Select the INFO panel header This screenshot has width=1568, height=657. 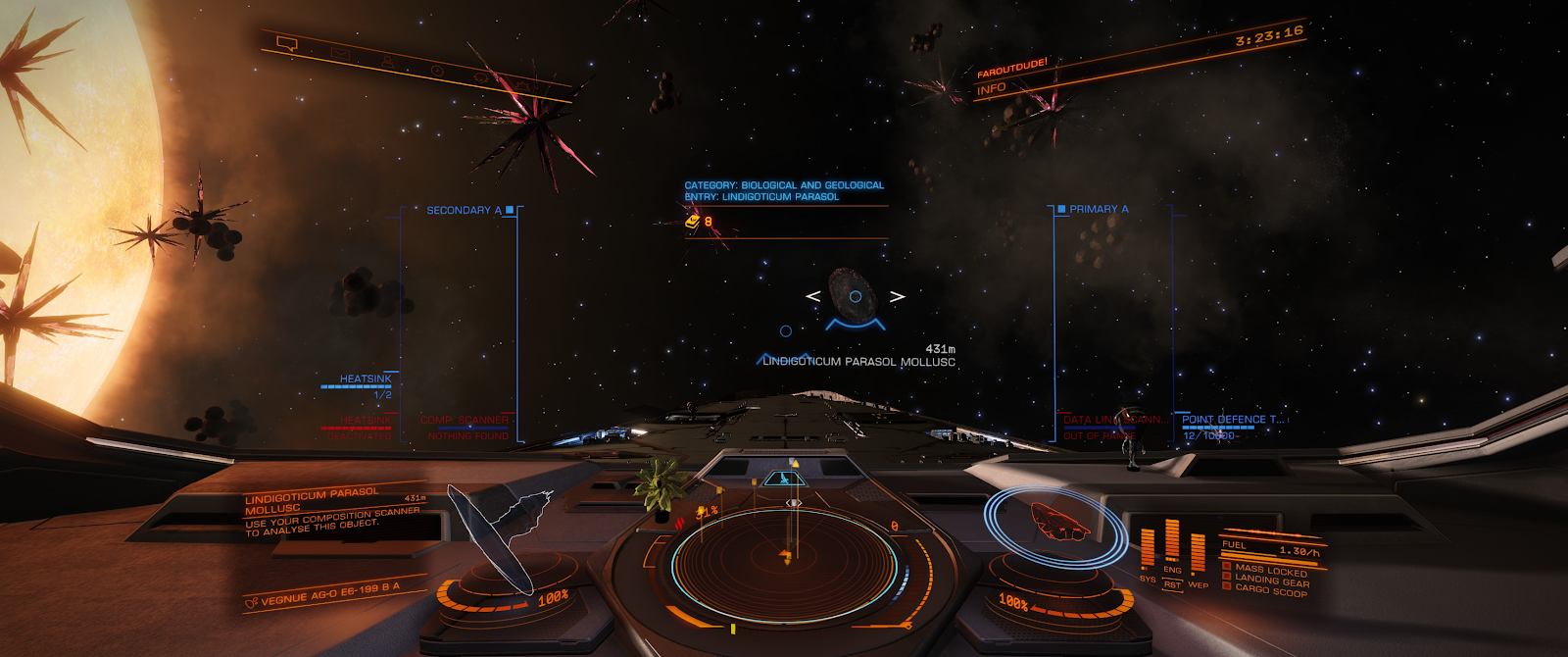[991, 88]
